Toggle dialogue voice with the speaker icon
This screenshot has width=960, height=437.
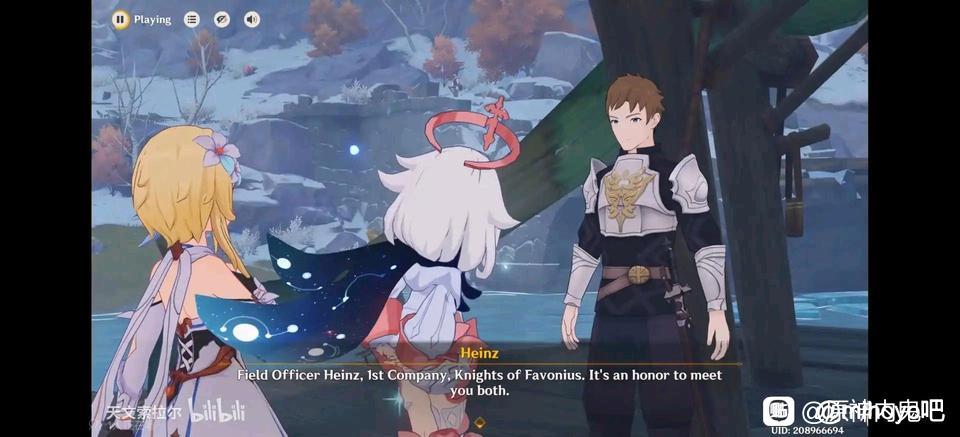[251, 19]
